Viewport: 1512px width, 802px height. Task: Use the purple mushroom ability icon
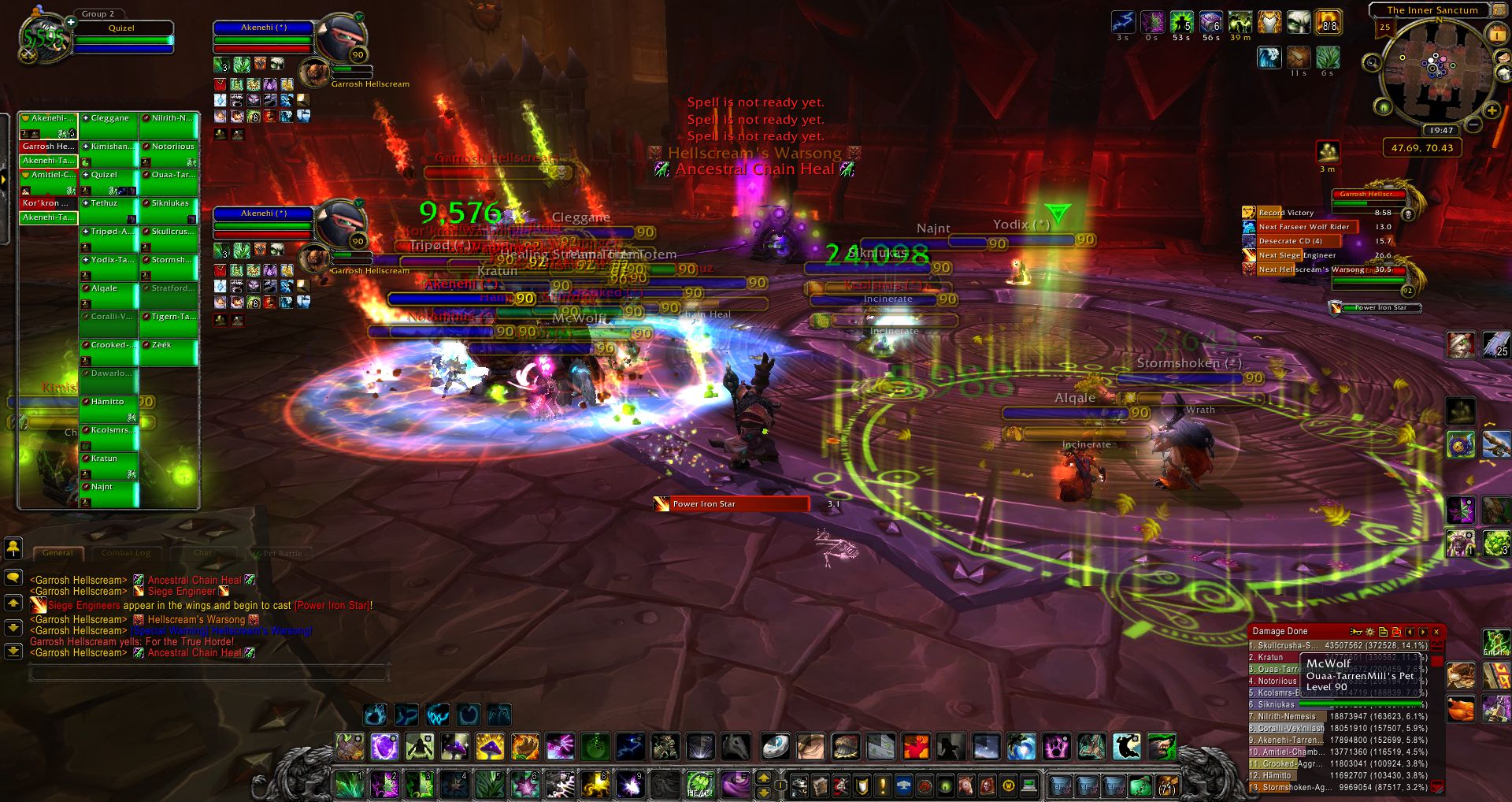click(x=455, y=746)
